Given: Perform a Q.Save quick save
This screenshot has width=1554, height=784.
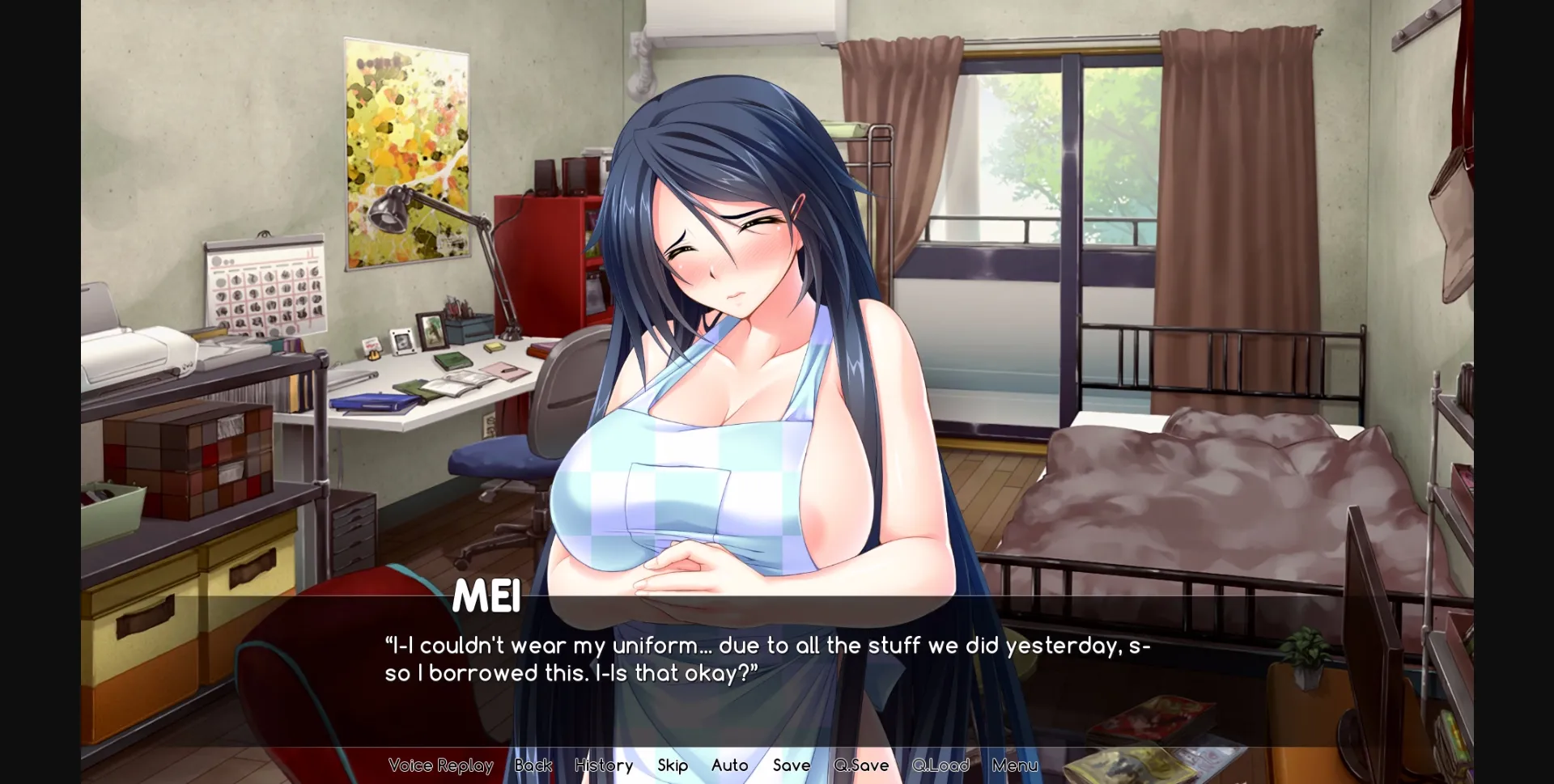Looking at the screenshot, I should coord(861,765).
